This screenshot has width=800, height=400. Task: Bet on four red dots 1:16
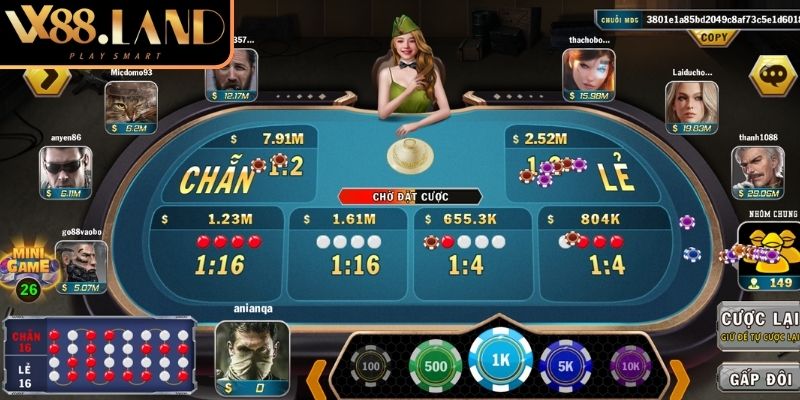point(217,250)
